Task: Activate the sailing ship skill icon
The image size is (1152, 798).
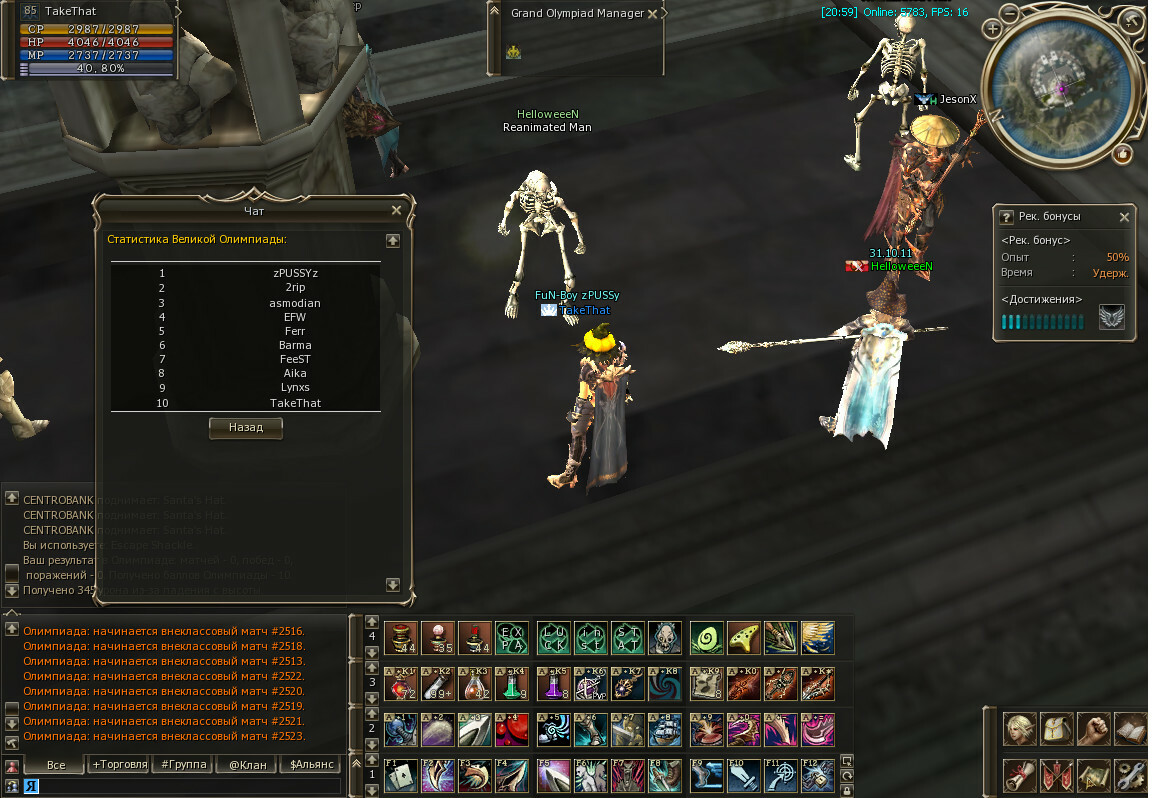Action: click(664, 729)
